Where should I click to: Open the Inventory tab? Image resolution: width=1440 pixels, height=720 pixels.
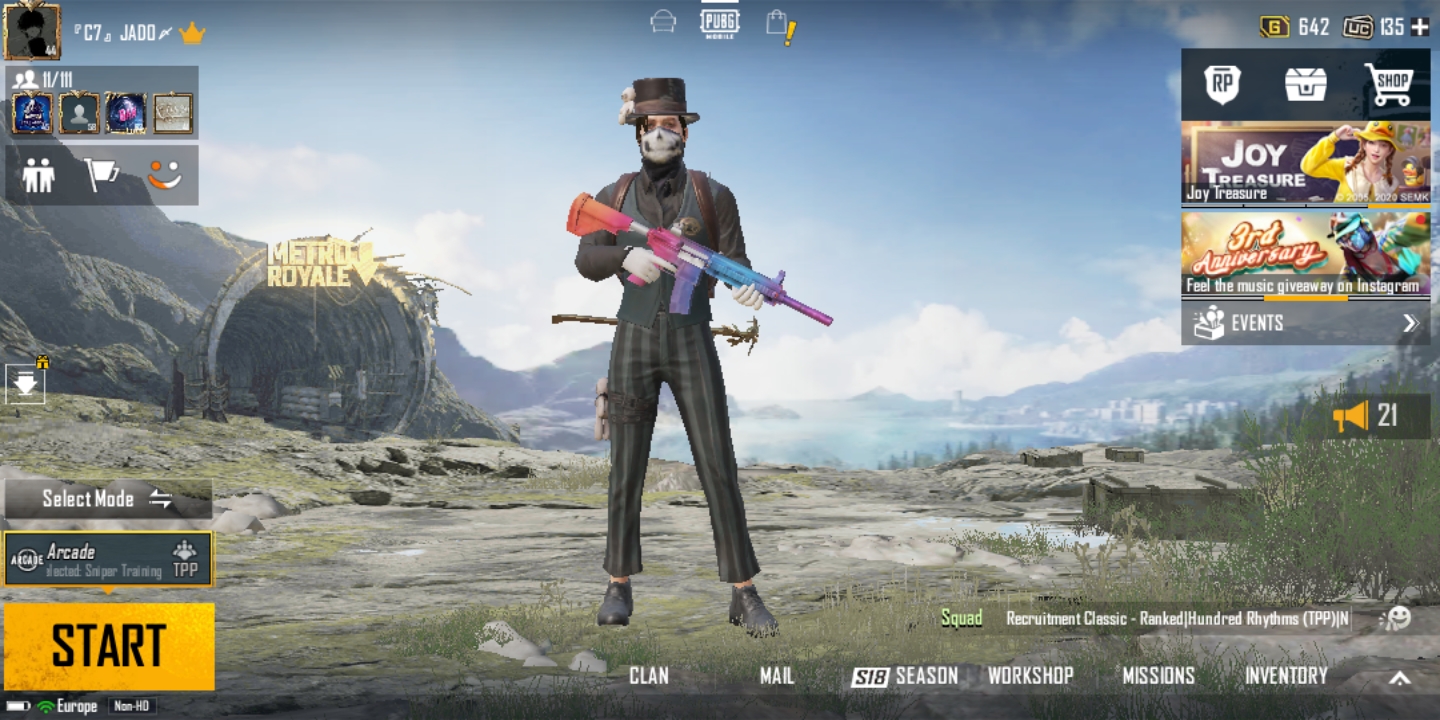click(1286, 675)
